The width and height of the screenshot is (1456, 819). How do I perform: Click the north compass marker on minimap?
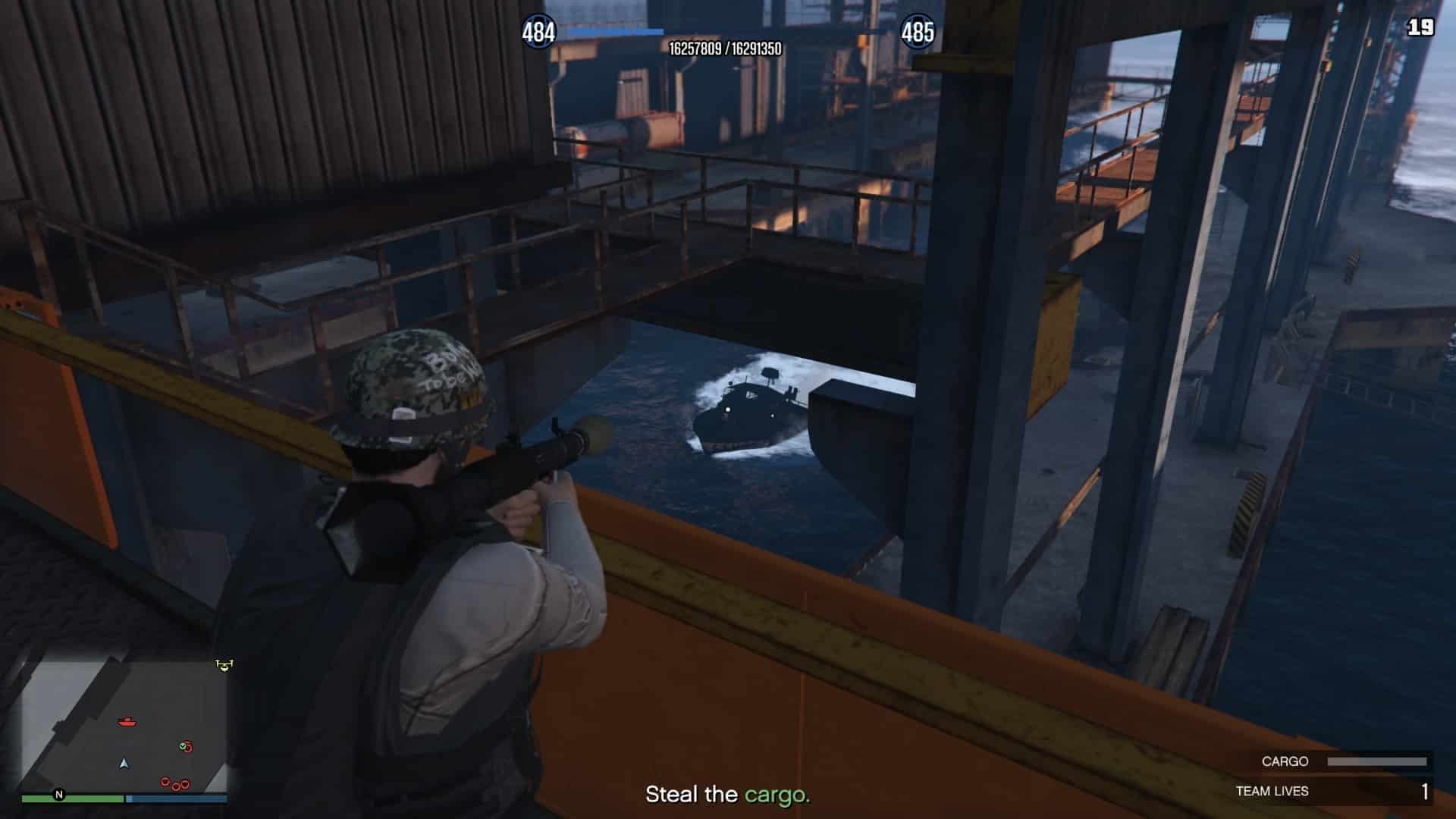point(59,795)
